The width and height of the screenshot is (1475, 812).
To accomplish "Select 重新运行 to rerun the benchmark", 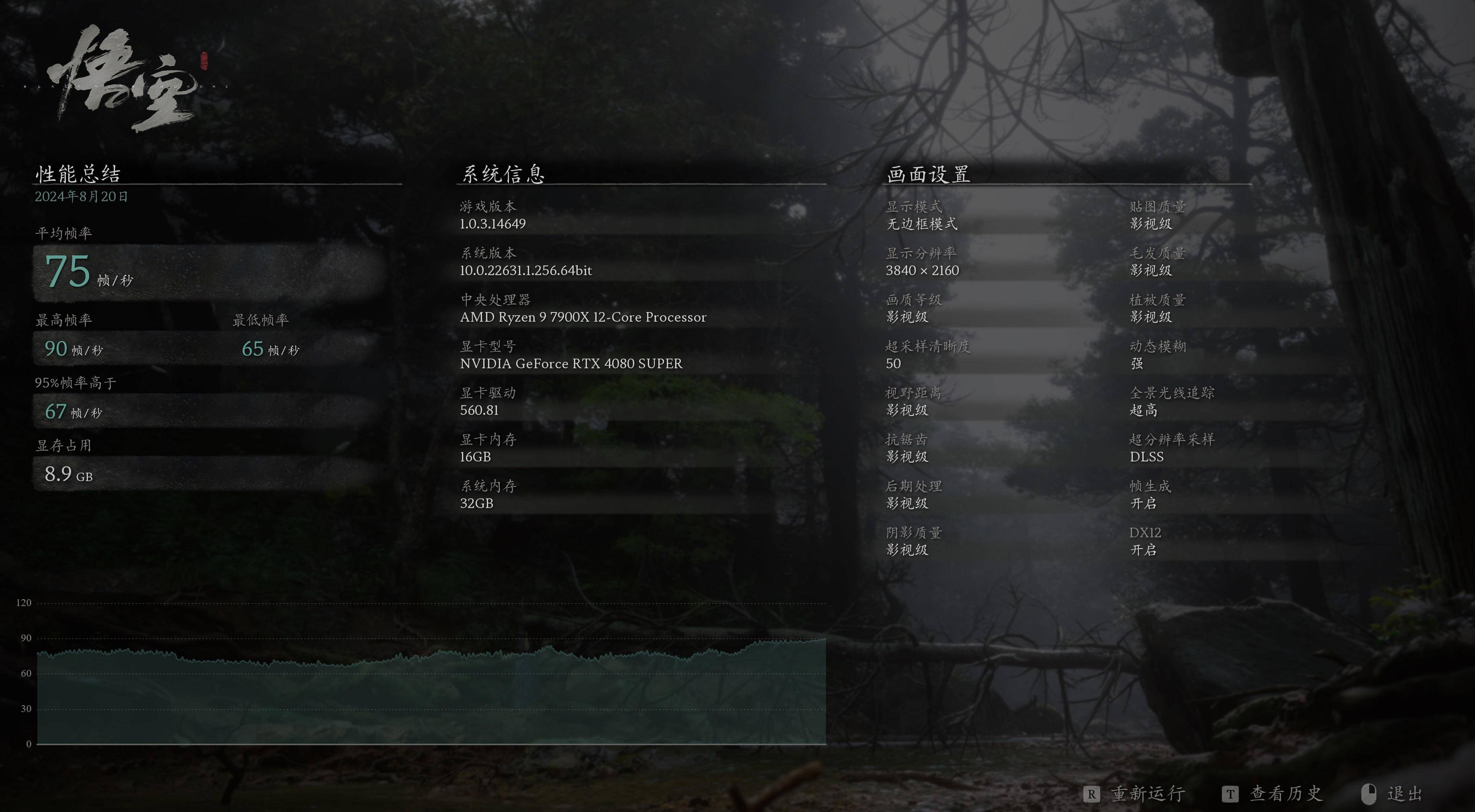I will pyautogui.click(x=1147, y=794).
